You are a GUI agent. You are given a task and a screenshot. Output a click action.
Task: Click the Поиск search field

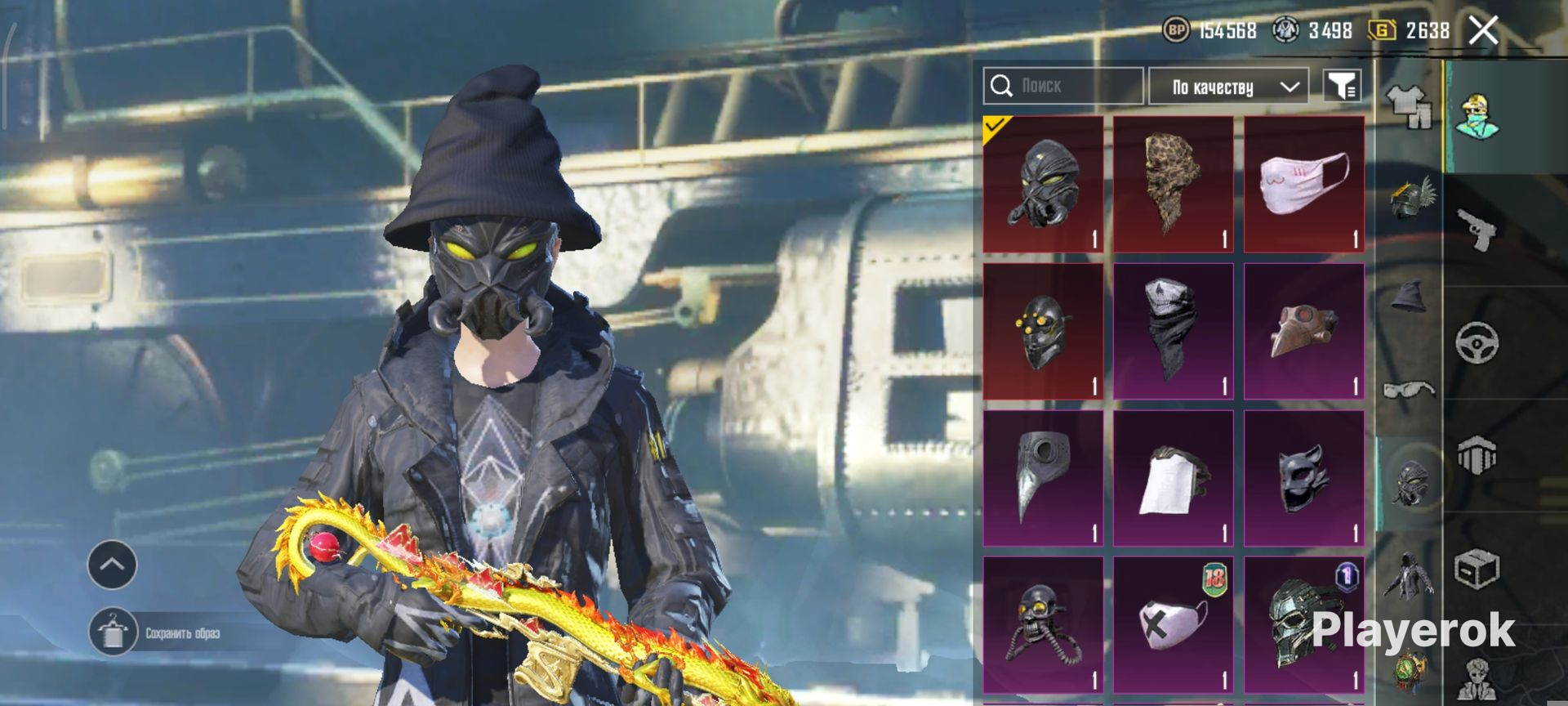point(1062,86)
